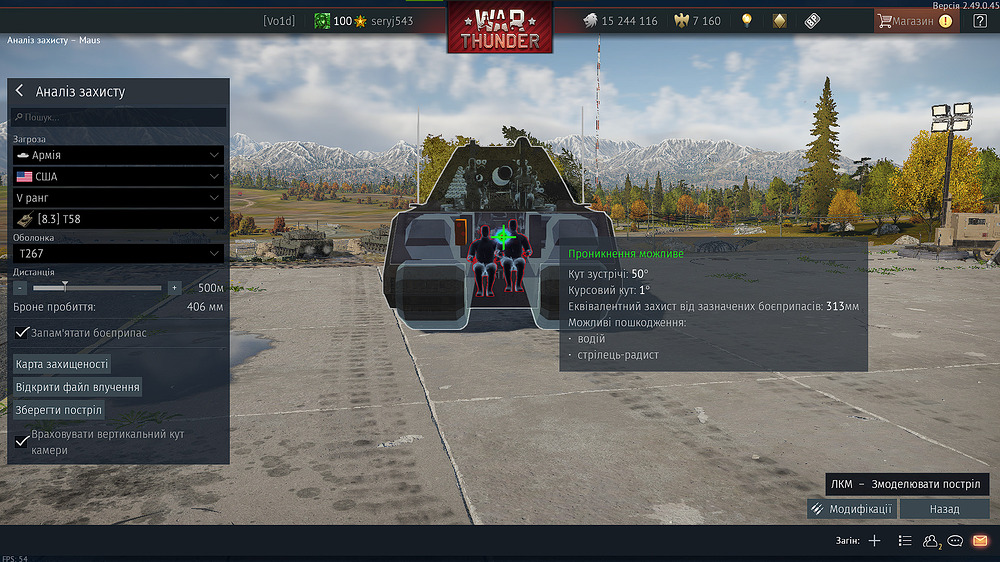Open the Магазин shop
Screen dimensions: 1000x562
pyautogui.click(x=914, y=20)
